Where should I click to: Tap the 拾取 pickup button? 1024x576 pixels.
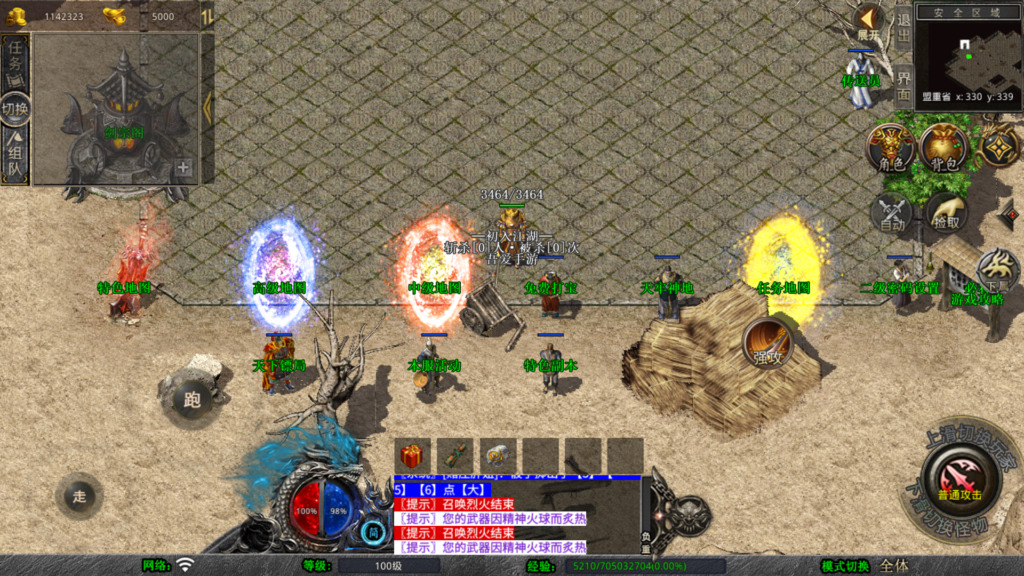click(x=945, y=213)
